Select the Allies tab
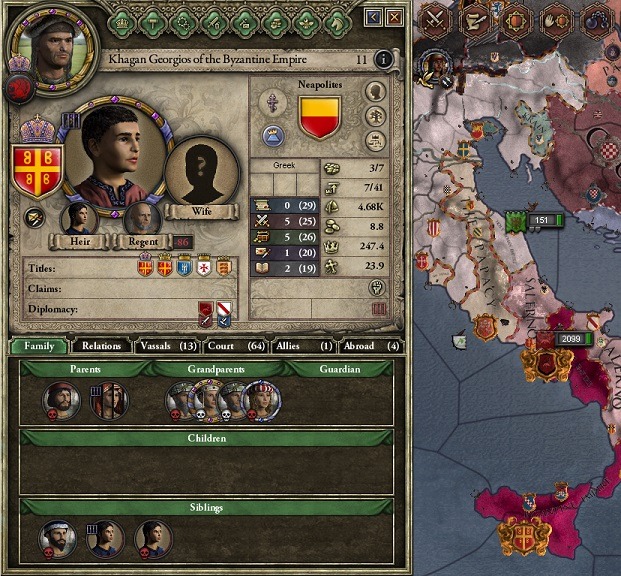This screenshot has width=621, height=576. click(298, 346)
